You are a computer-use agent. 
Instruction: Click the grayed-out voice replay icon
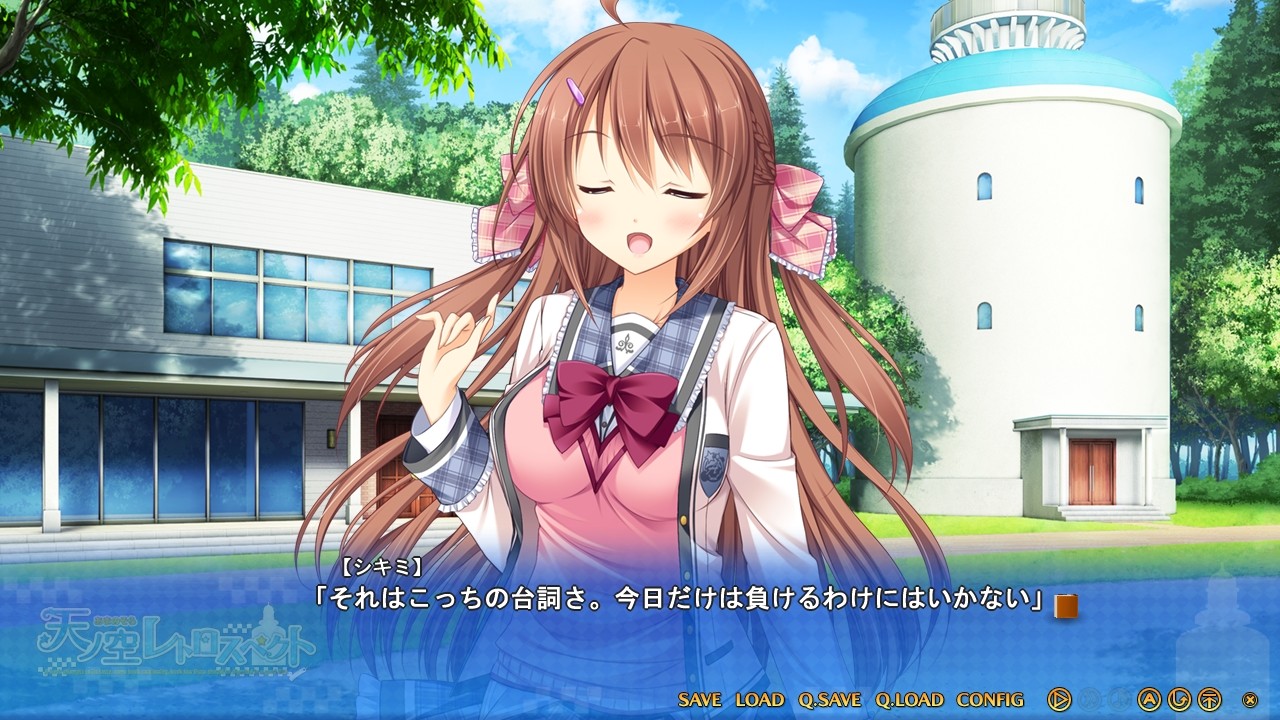tap(1090, 700)
